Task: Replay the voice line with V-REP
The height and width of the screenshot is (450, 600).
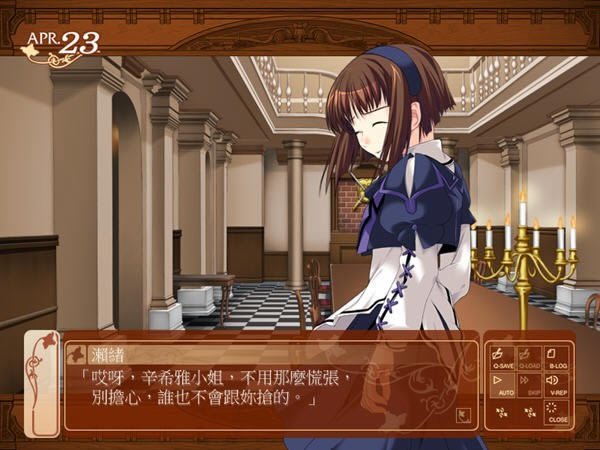Action: pos(555,384)
